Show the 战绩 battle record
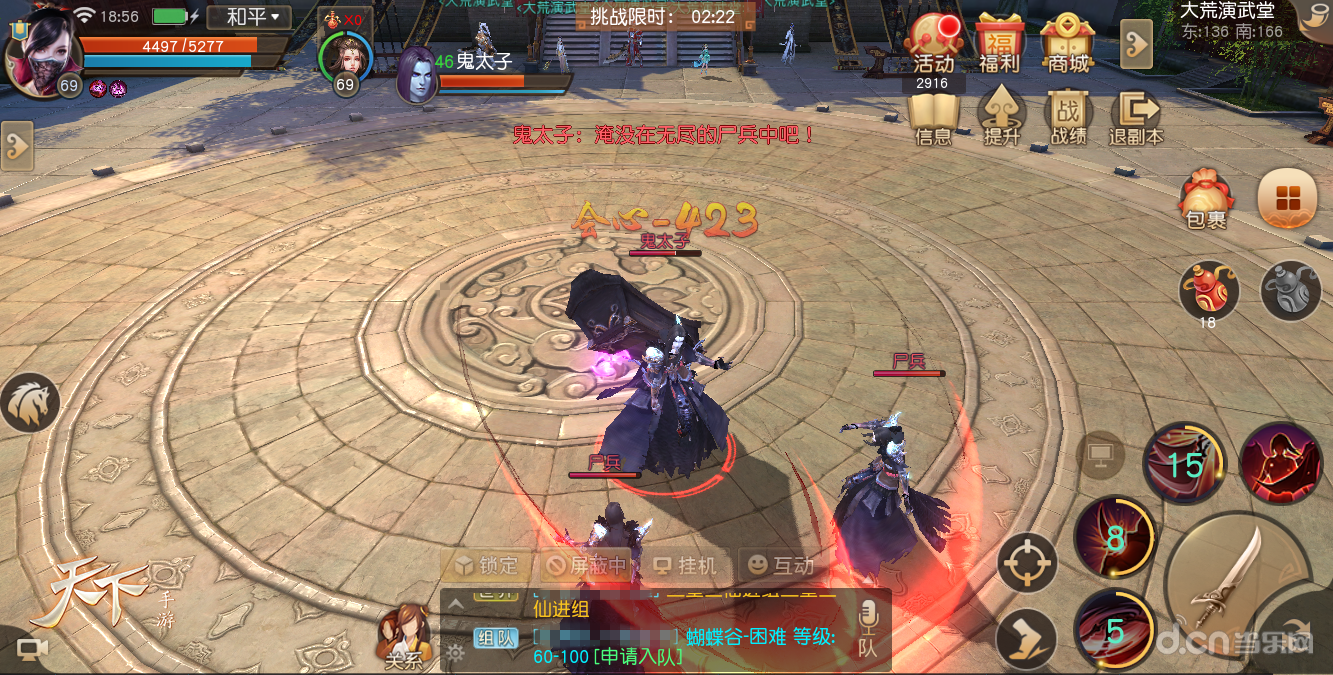The width and height of the screenshot is (1333, 675). (x=1068, y=118)
